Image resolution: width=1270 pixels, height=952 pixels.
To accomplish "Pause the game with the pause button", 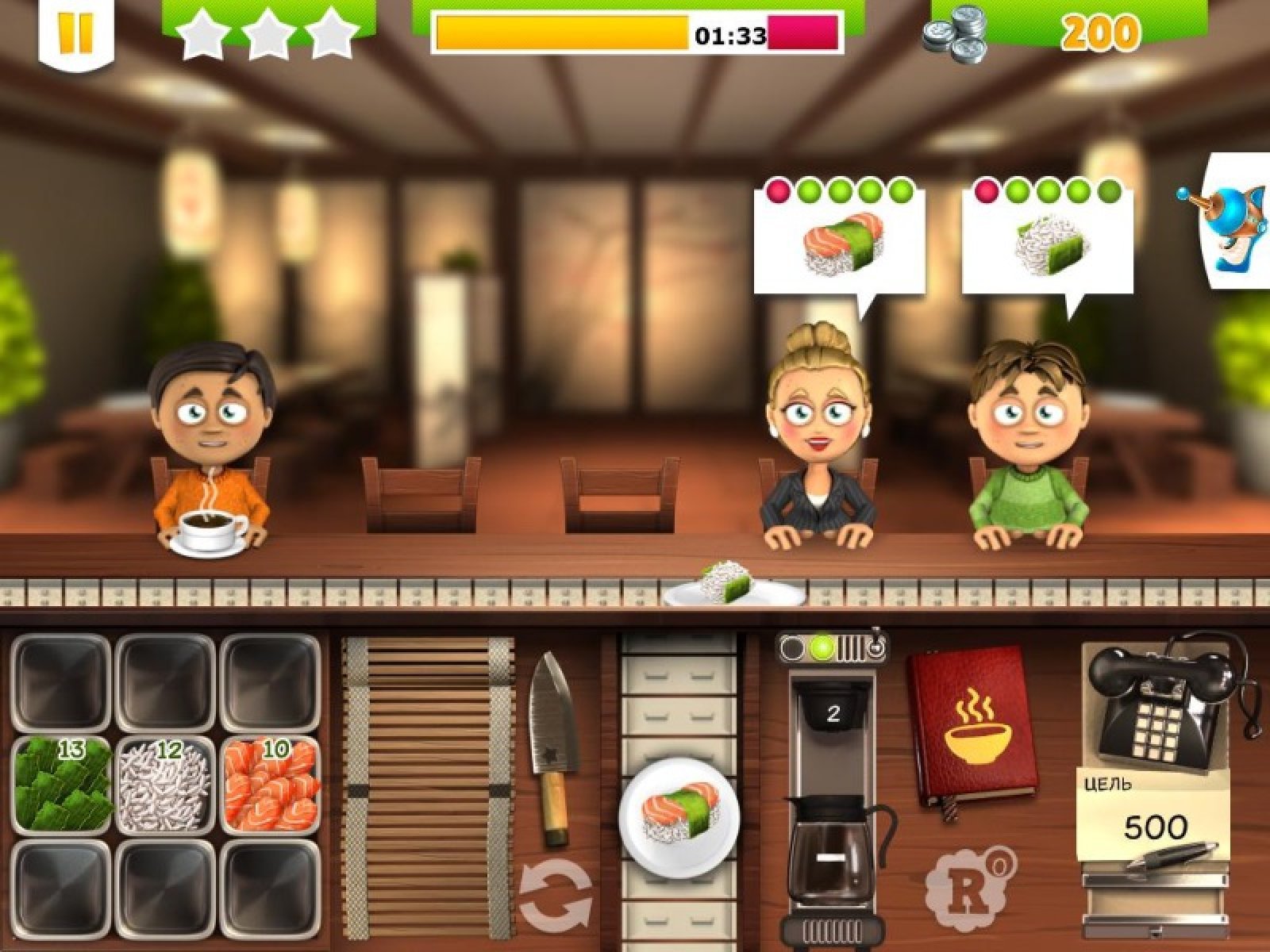I will 75,32.
